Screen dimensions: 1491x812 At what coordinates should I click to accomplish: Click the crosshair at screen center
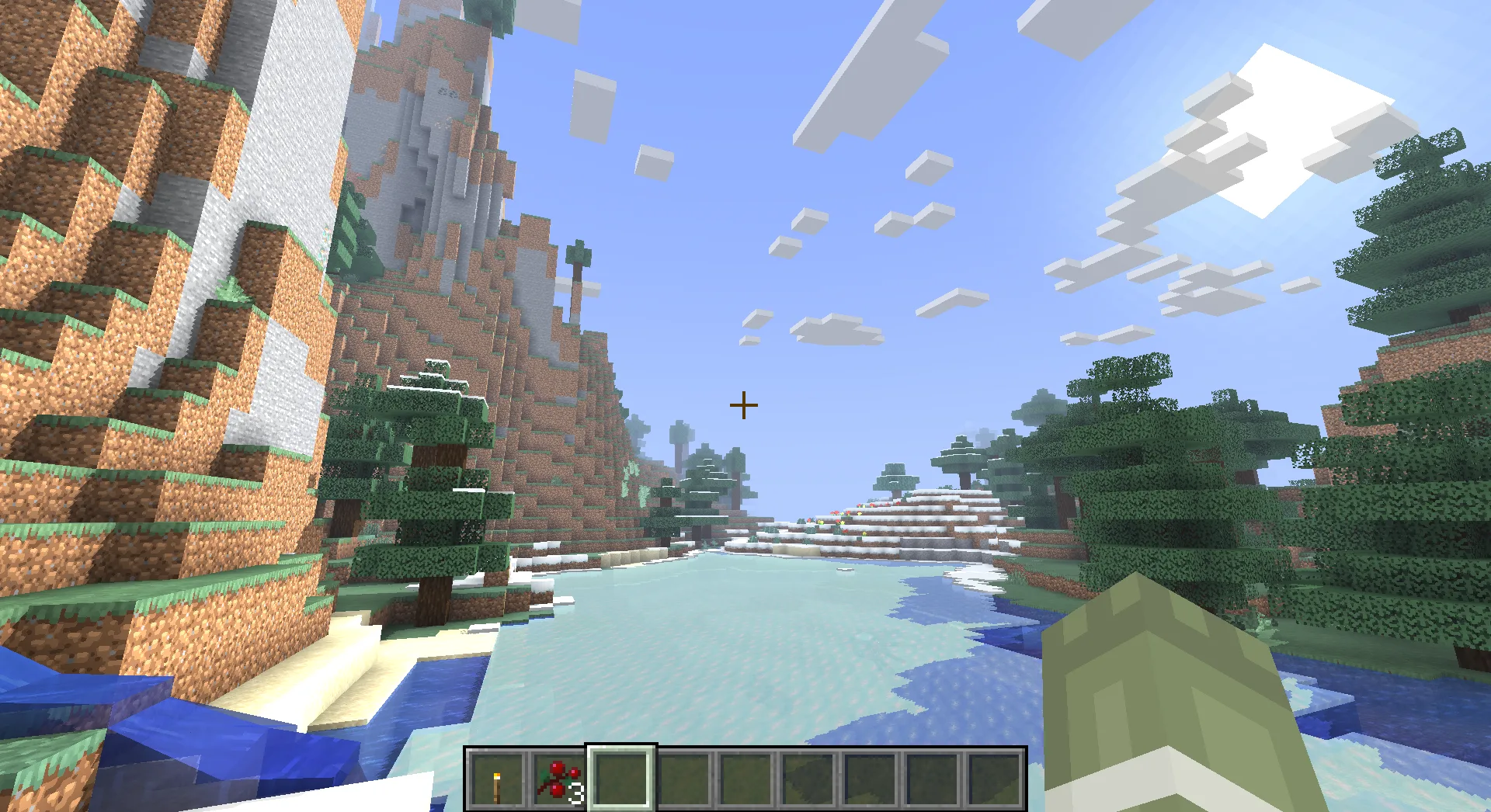click(x=743, y=405)
